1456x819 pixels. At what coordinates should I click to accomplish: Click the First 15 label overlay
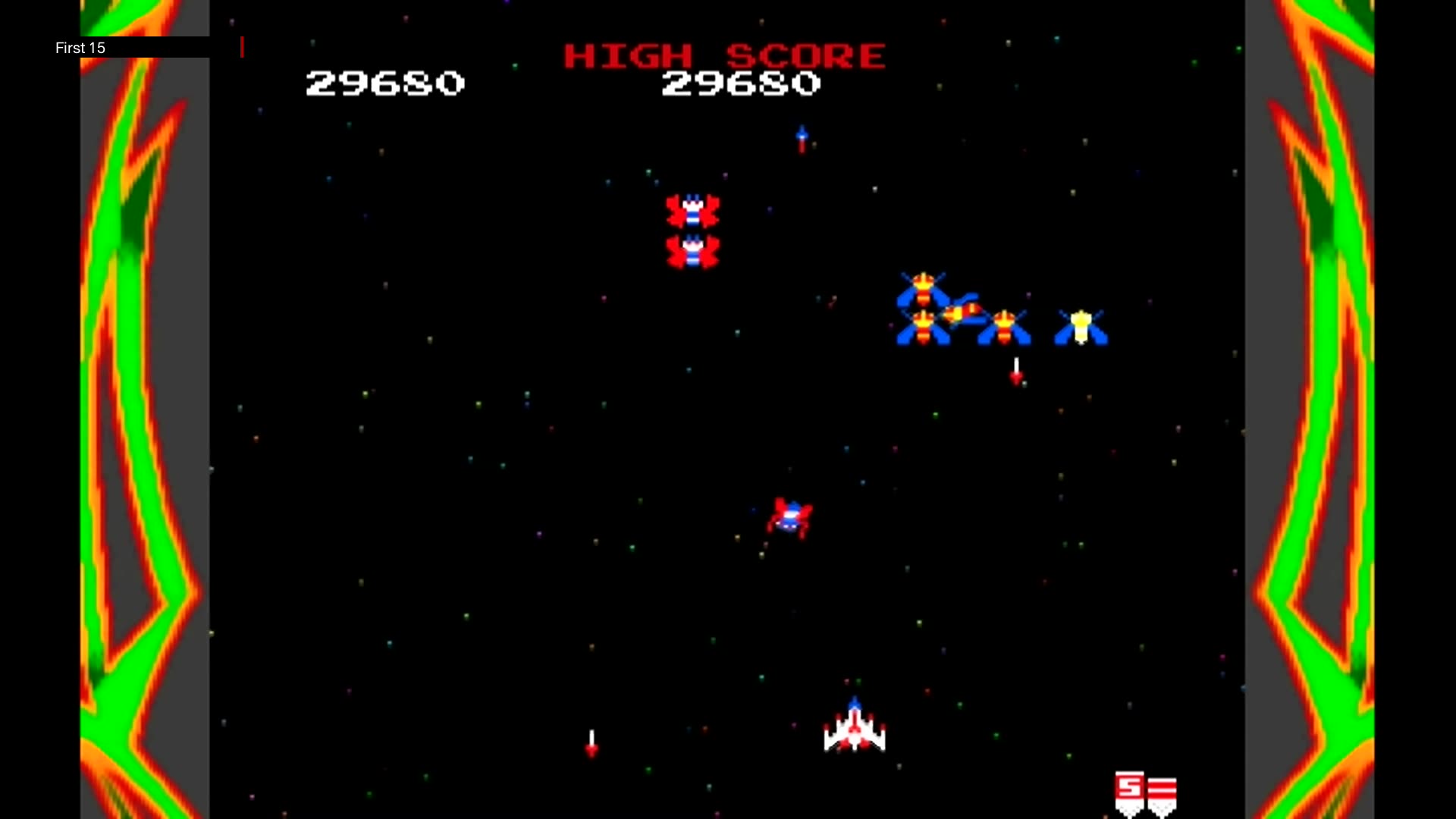pyautogui.click(x=80, y=48)
